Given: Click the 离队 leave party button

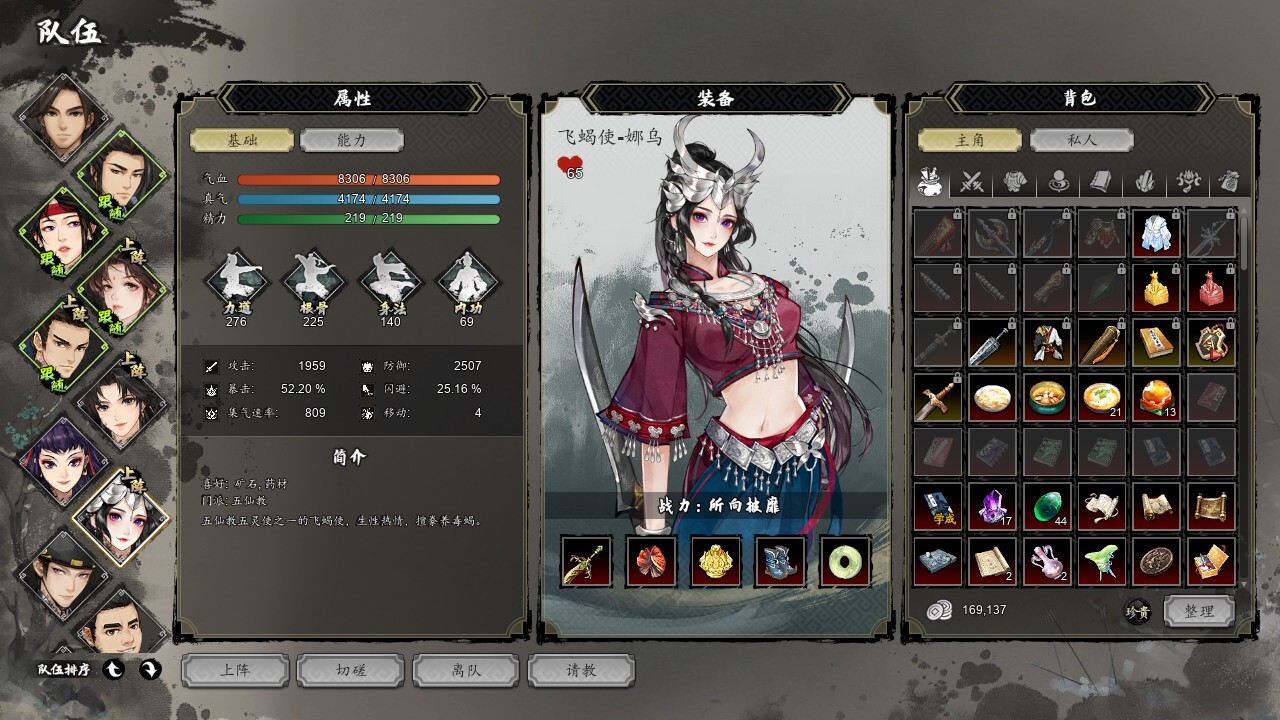Looking at the screenshot, I should [x=466, y=670].
